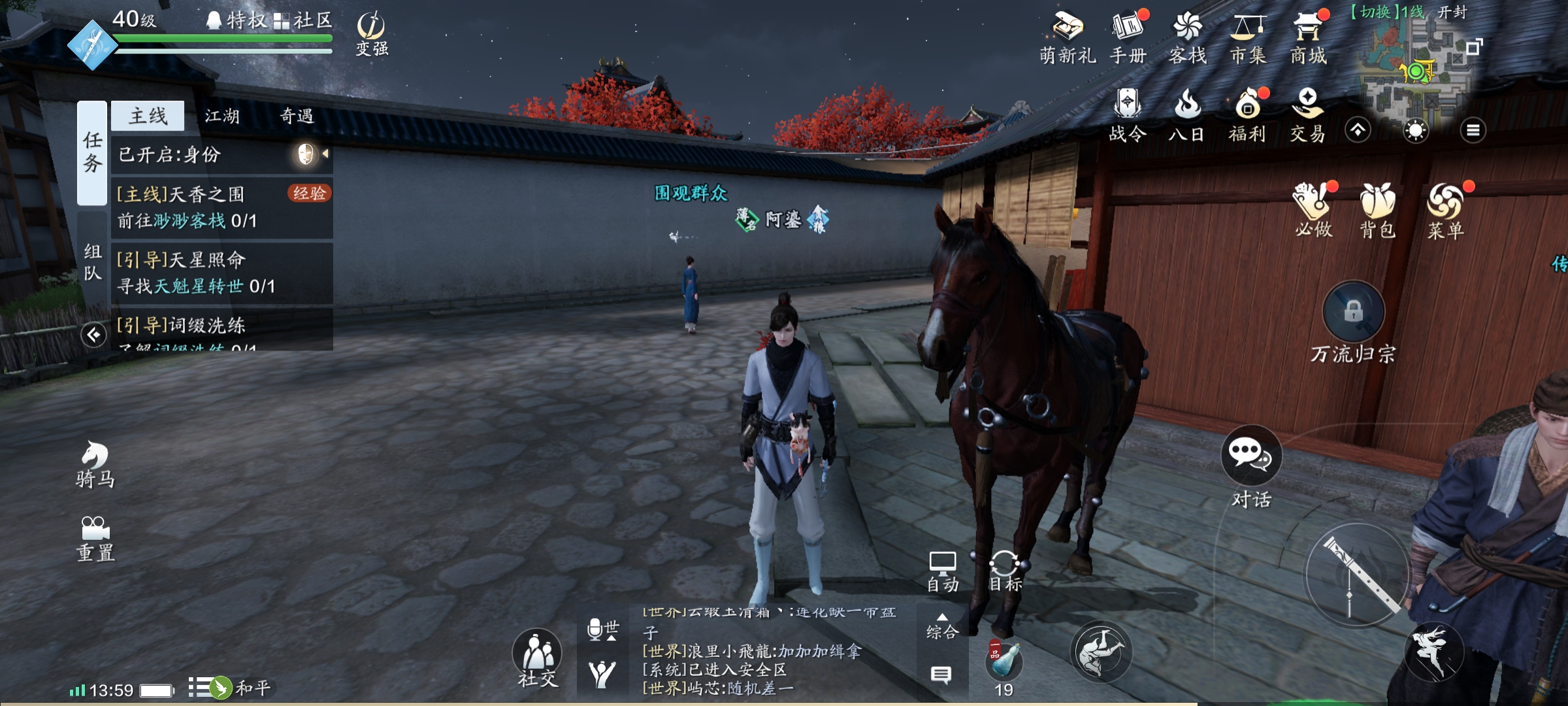Image resolution: width=1568 pixels, height=706 pixels.
Task: Select the 奇遇 quest tab
Action: (x=297, y=116)
